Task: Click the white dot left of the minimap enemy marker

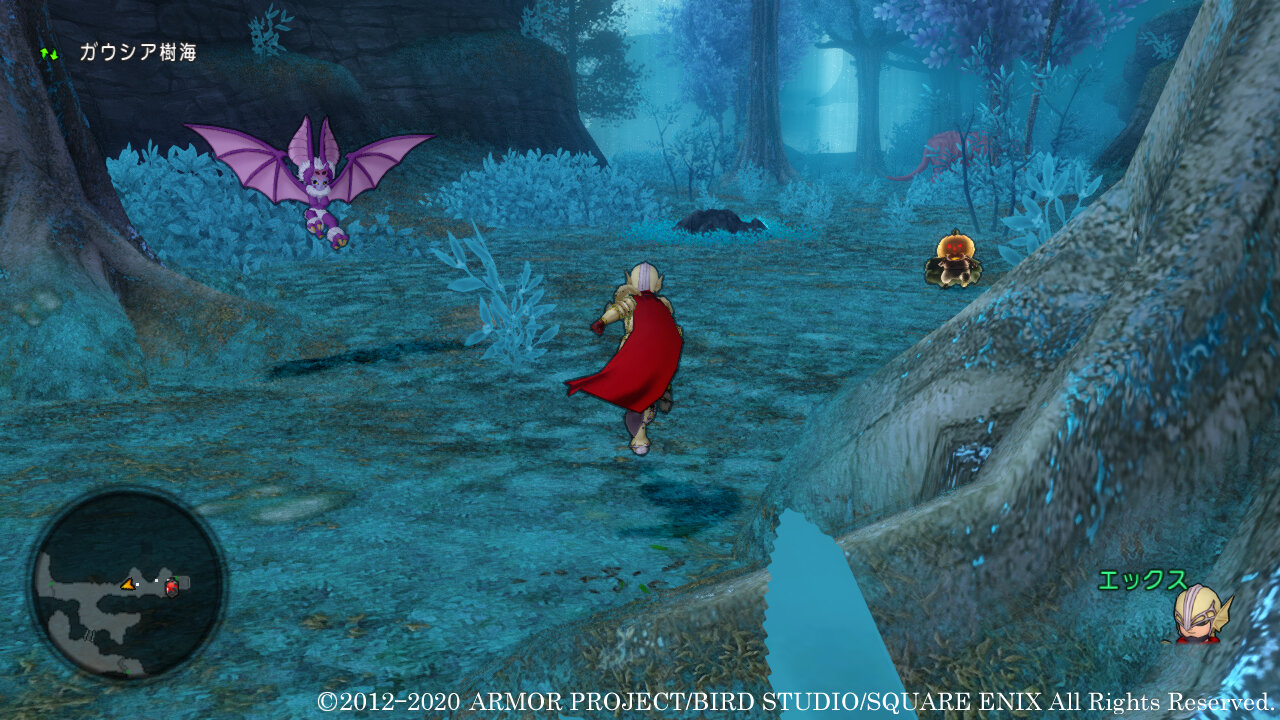Action: pos(156,580)
